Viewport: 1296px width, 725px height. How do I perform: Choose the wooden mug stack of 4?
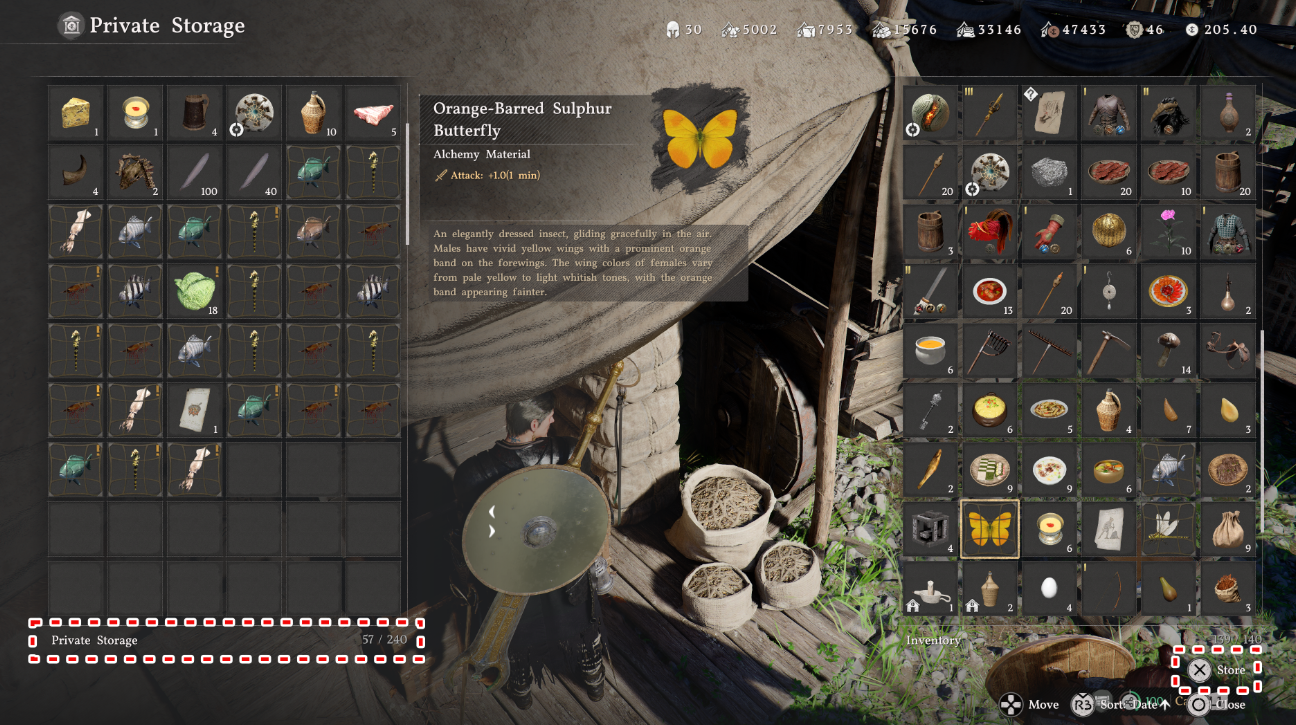194,112
